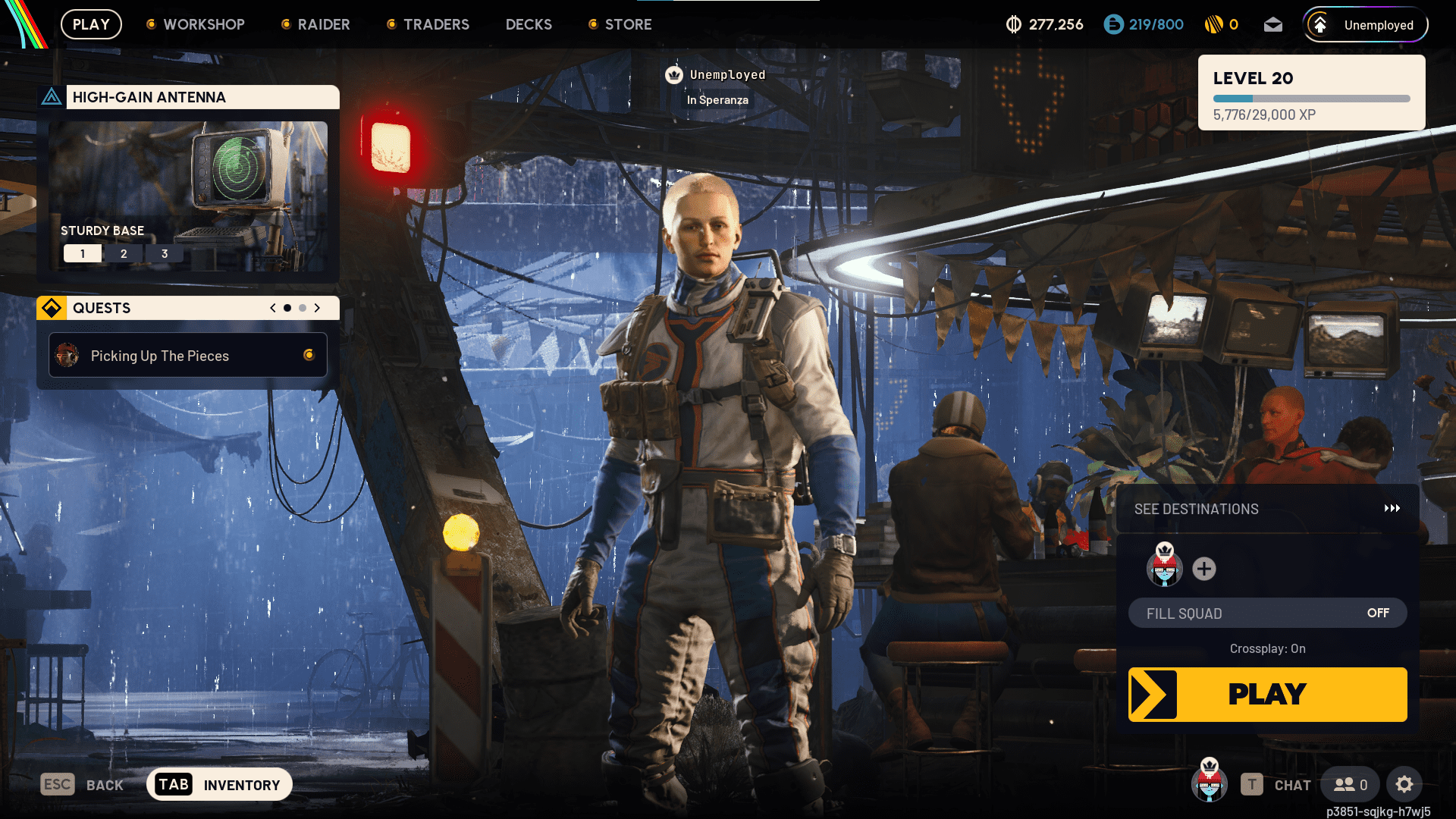Expand SEE DESTINATIONS with the triple chevron
Viewport: 1456px width, 819px height.
1393,509
